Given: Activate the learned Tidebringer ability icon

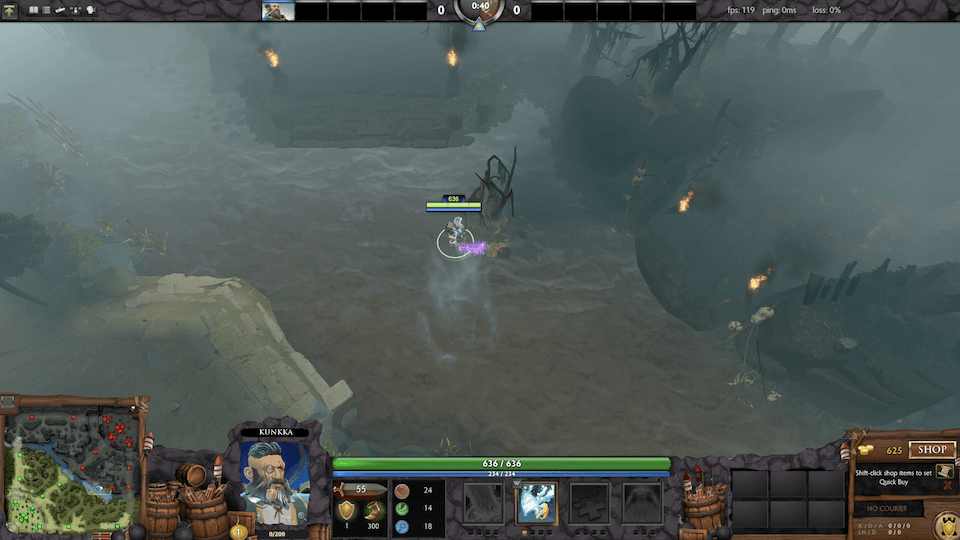Looking at the screenshot, I should [x=536, y=502].
